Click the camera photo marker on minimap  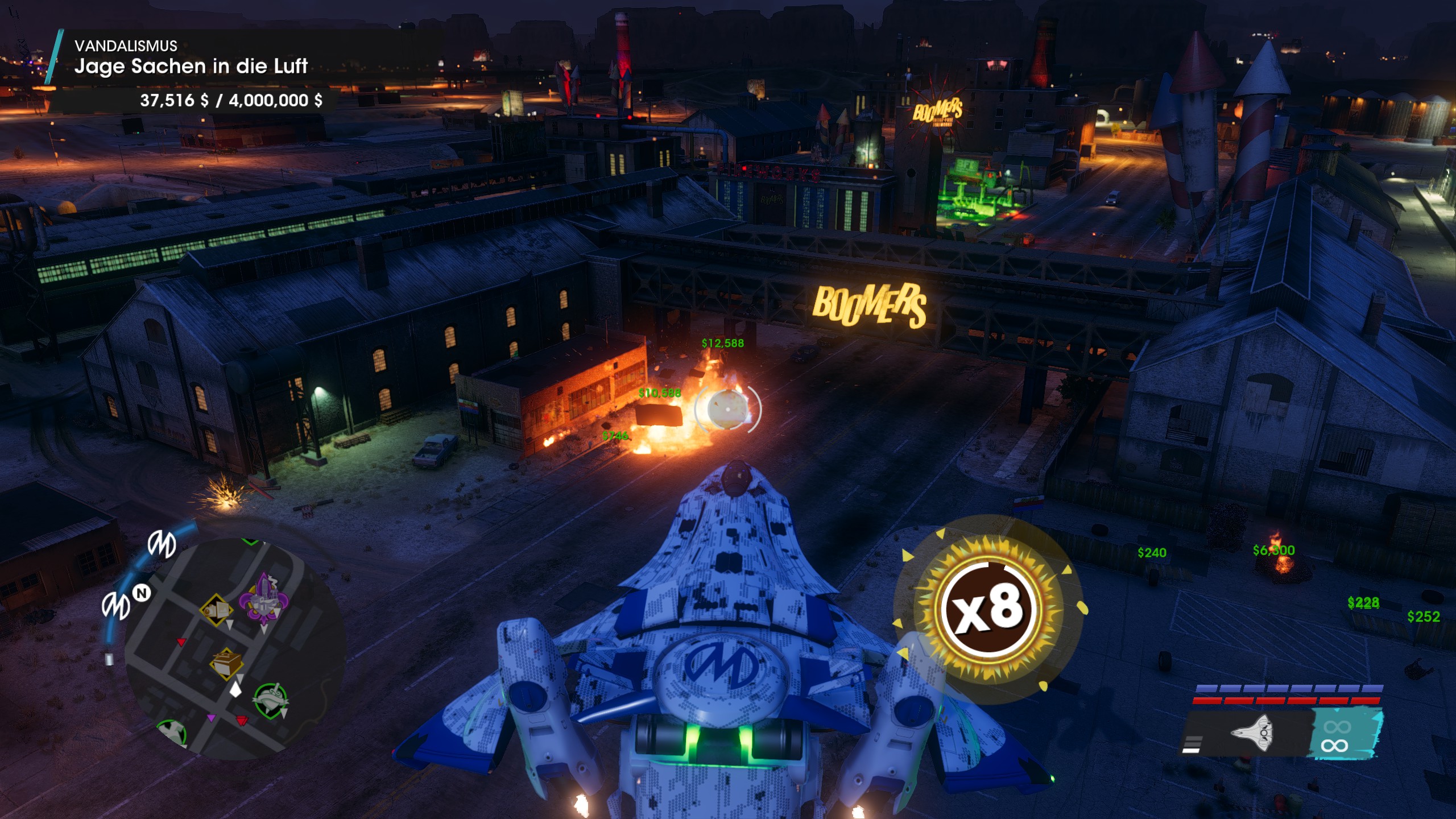[216, 610]
